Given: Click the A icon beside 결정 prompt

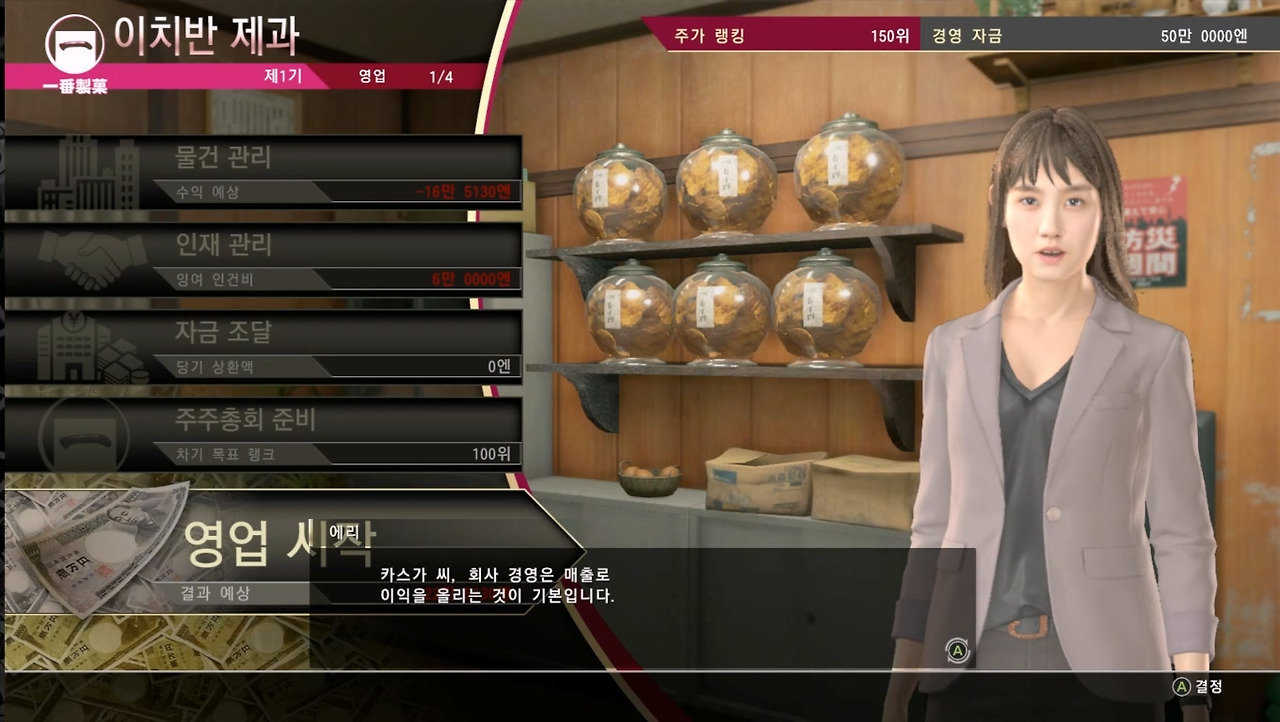Looking at the screenshot, I should pyautogui.click(x=1181, y=687).
